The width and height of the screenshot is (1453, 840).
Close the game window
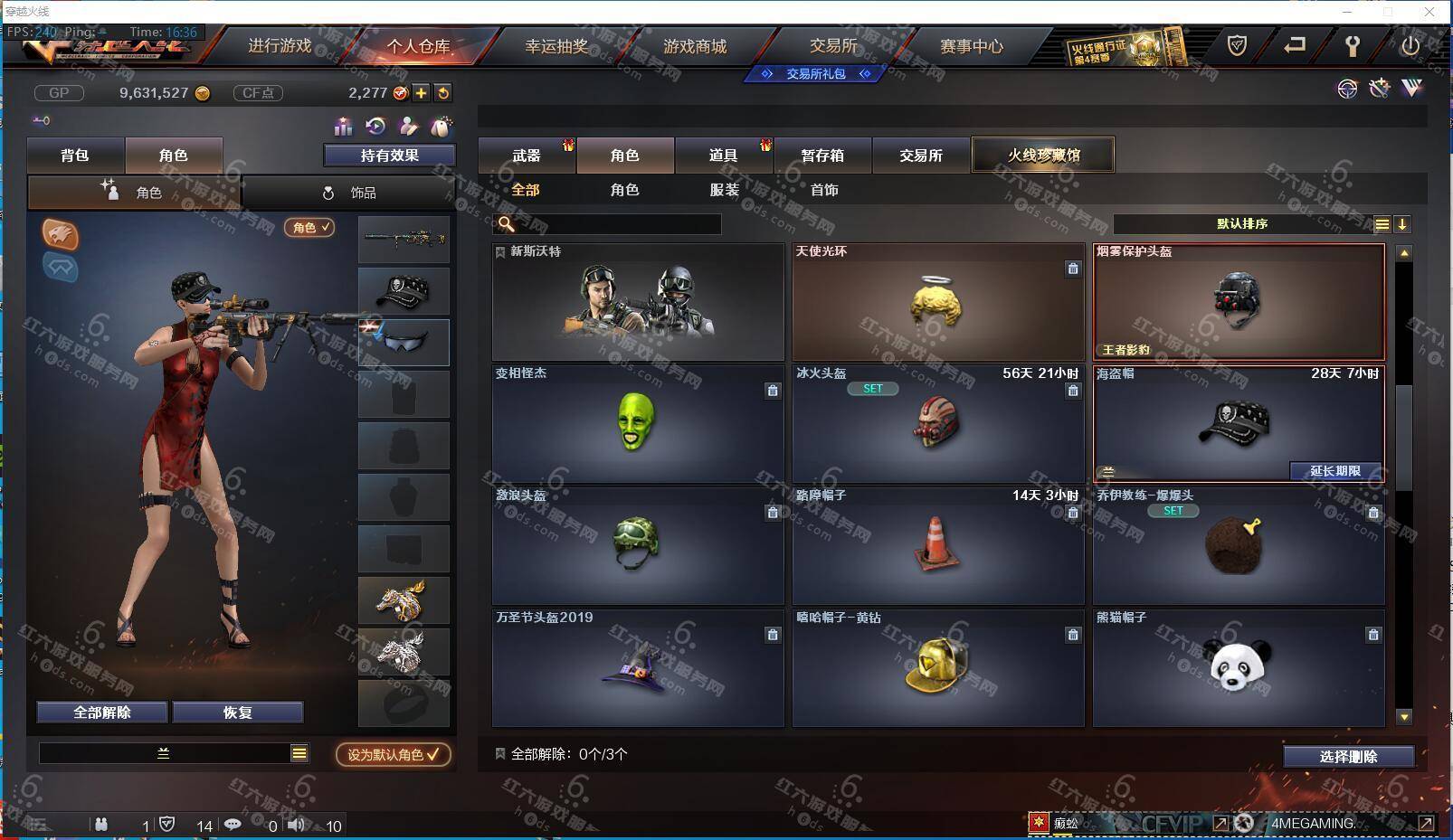click(x=1429, y=12)
